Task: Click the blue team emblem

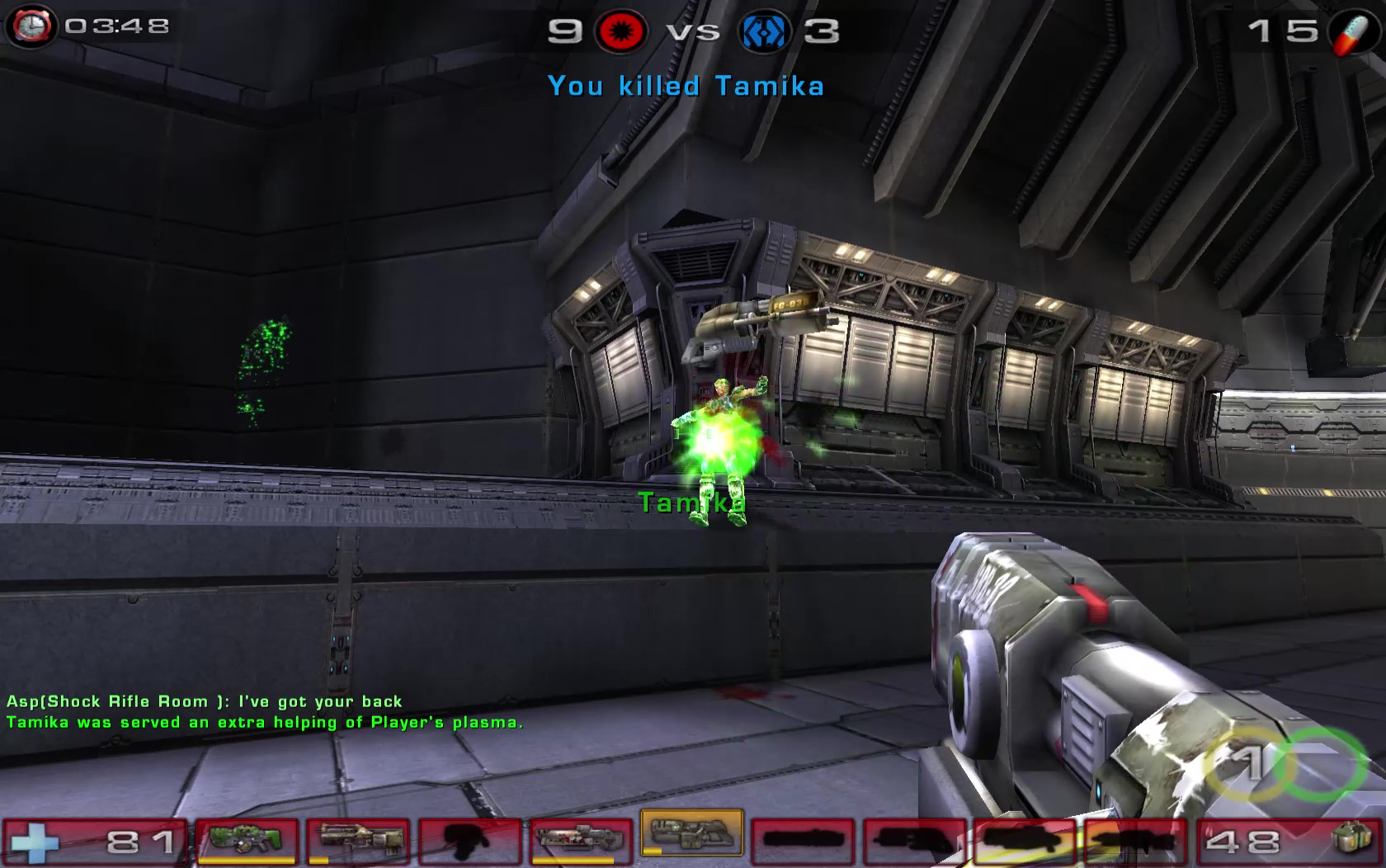Action: (x=764, y=32)
